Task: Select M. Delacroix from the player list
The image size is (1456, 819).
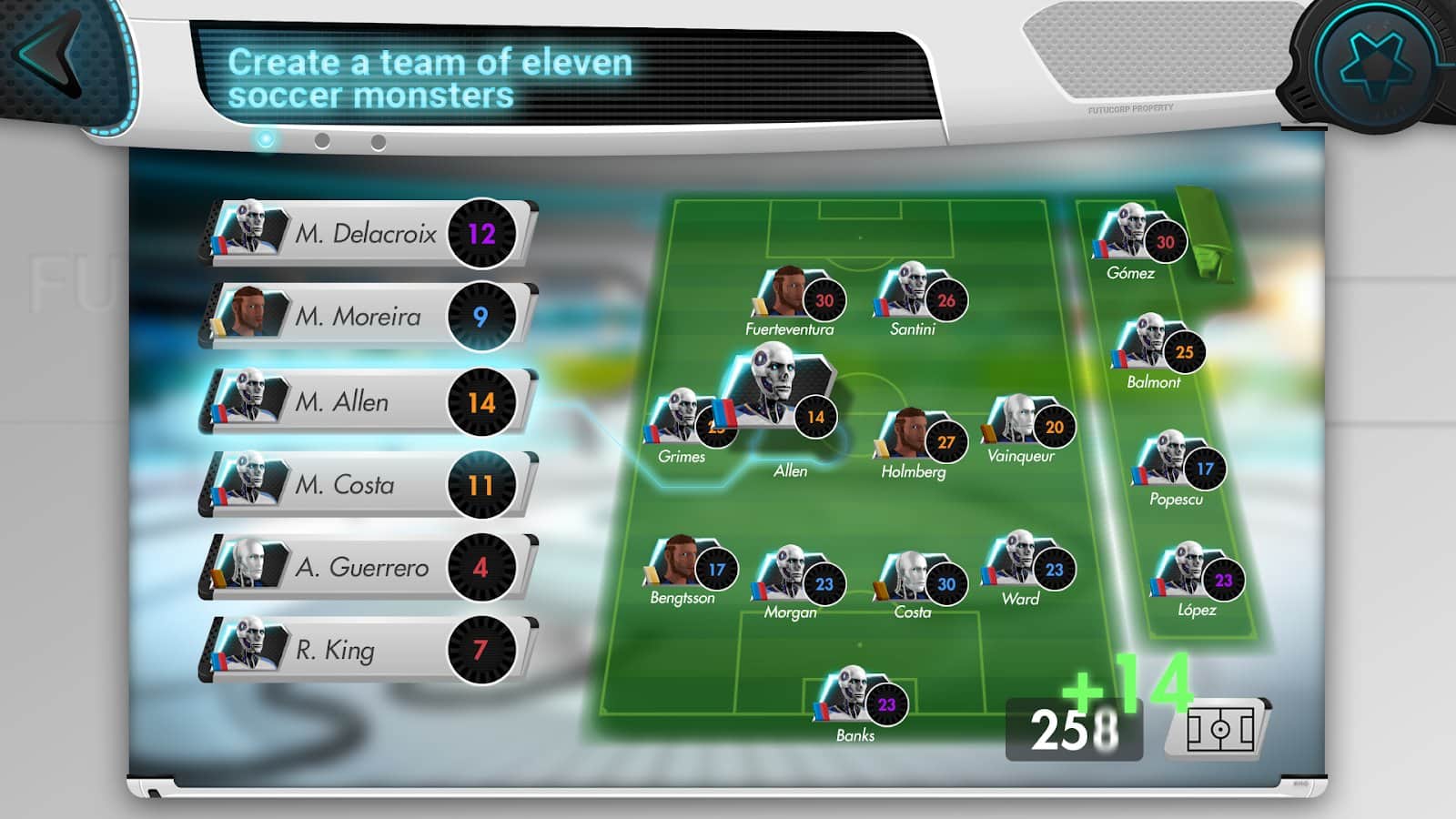Action: pyautogui.click(x=366, y=234)
